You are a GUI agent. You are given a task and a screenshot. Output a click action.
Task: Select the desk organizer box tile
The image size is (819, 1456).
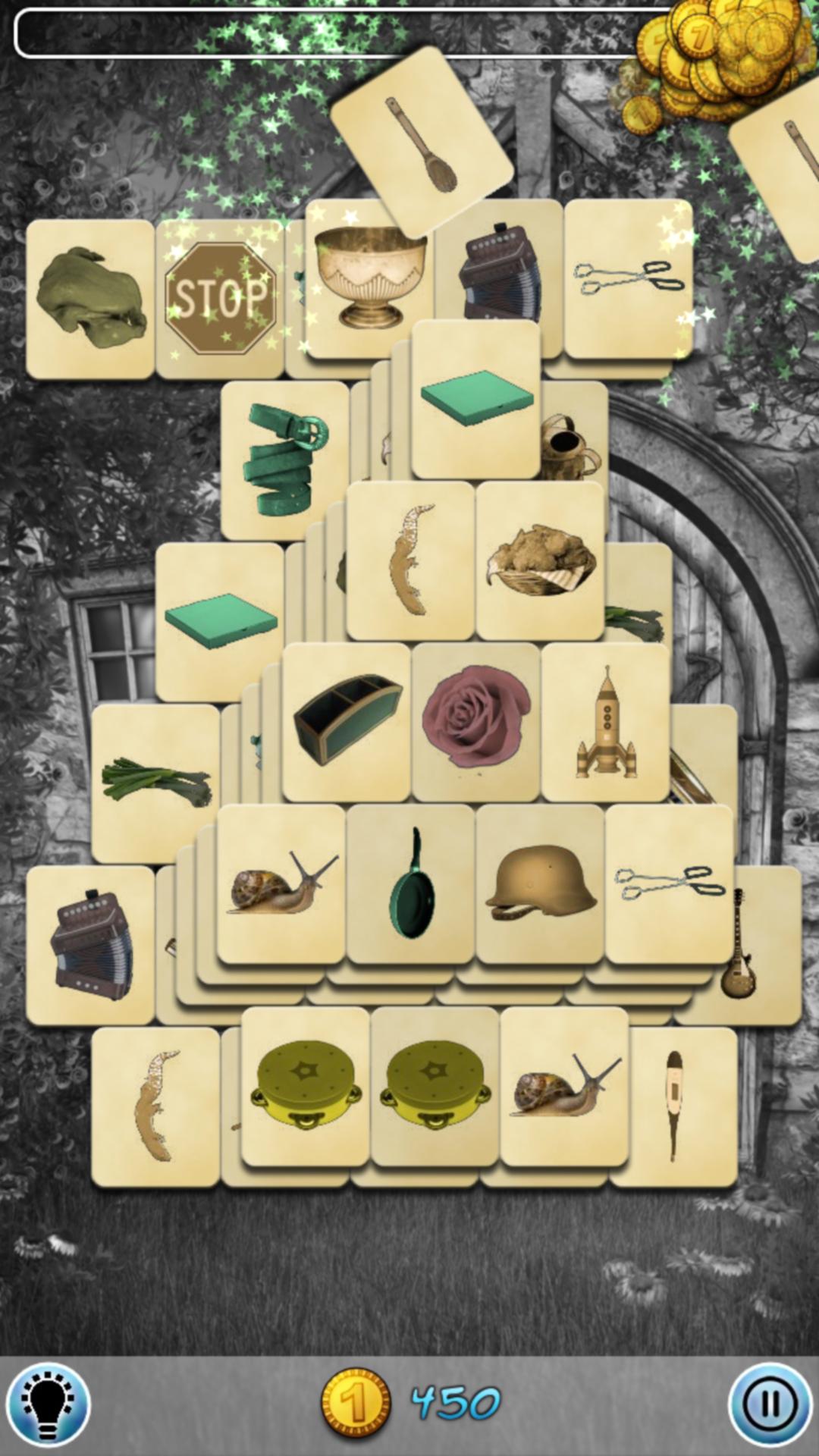pyautogui.click(x=347, y=722)
